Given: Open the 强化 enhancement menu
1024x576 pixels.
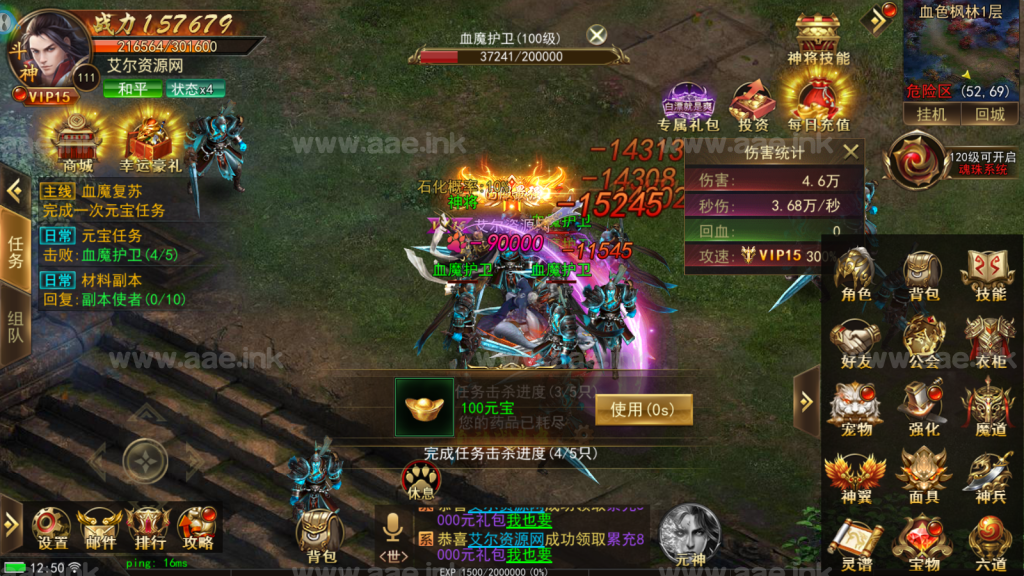Looking at the screenshot, I should (923, 409).
